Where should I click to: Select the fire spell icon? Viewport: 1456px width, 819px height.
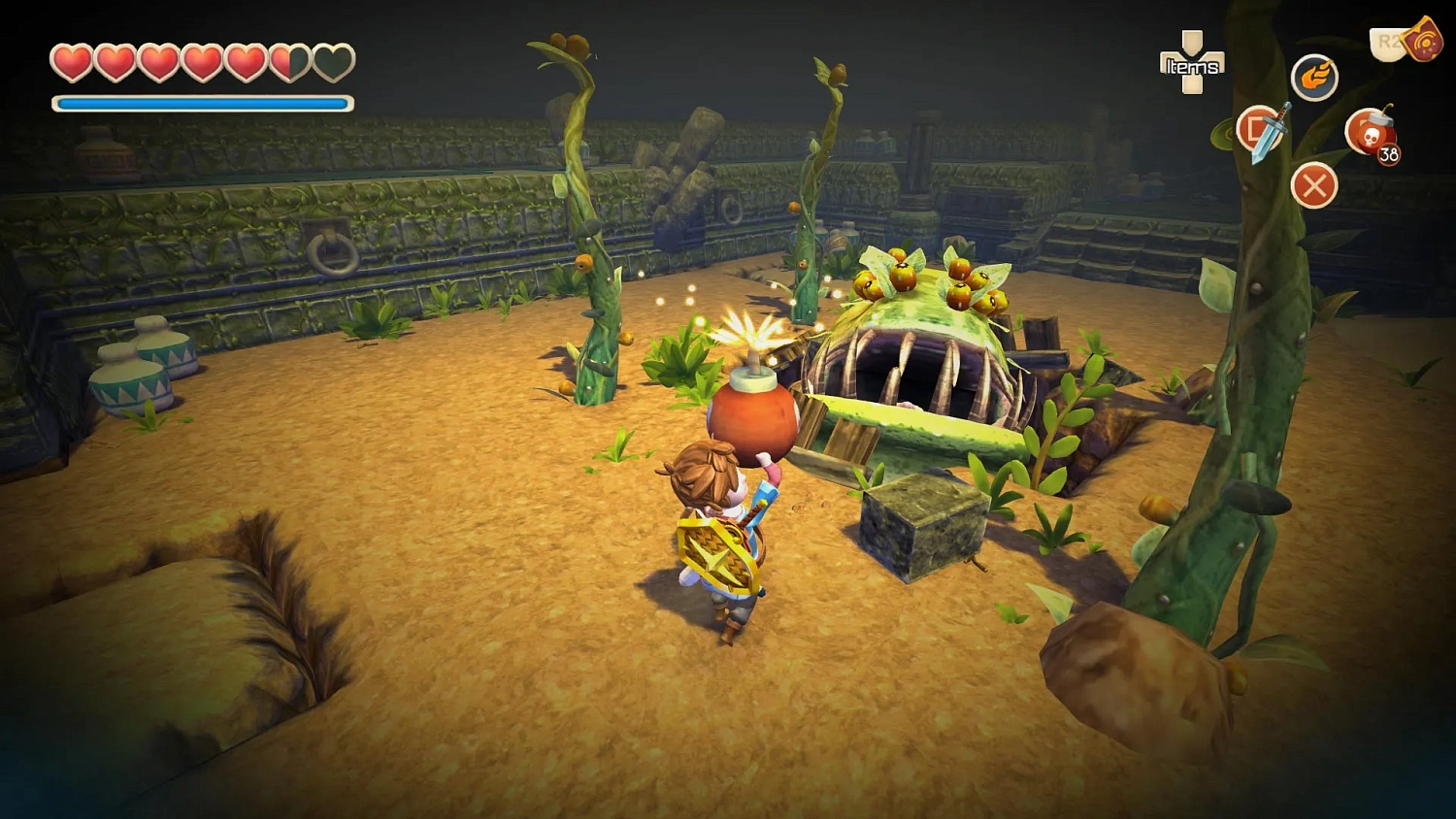coord(1313,79)
